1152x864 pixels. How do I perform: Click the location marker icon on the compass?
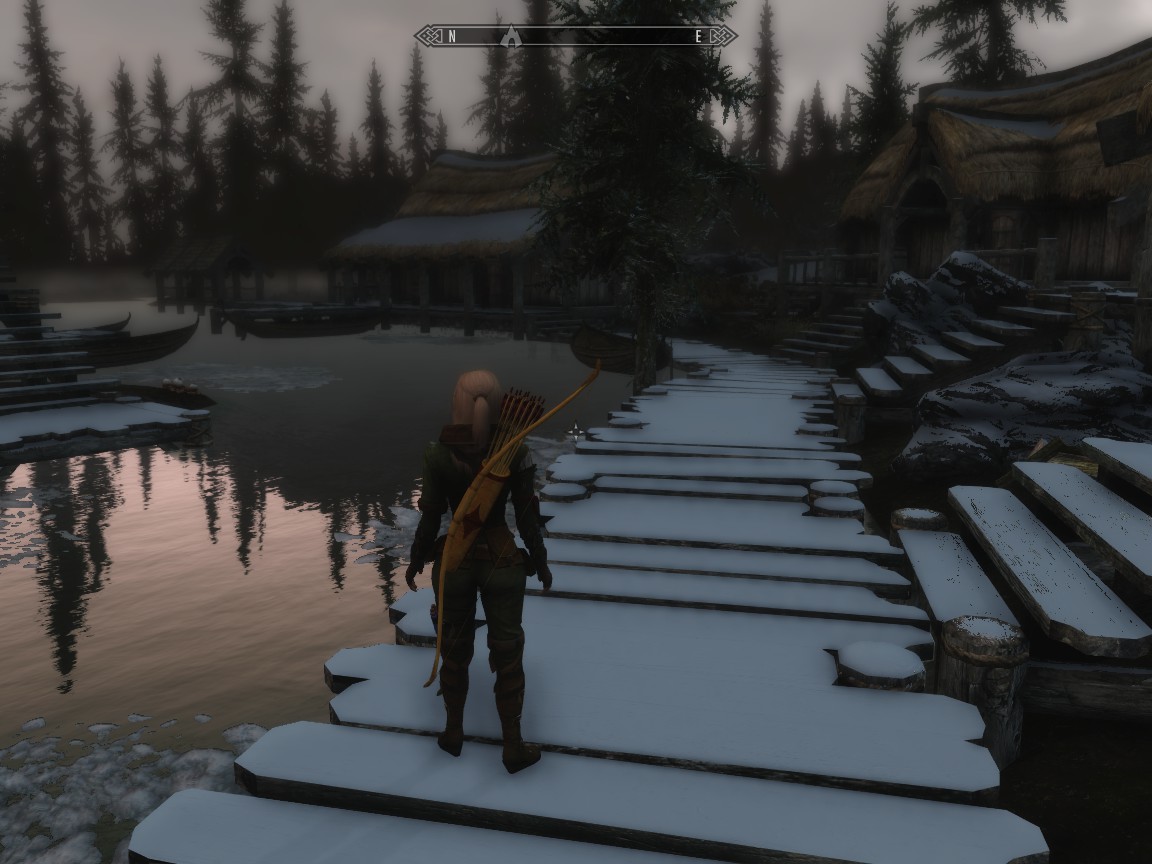pos(511,36)
